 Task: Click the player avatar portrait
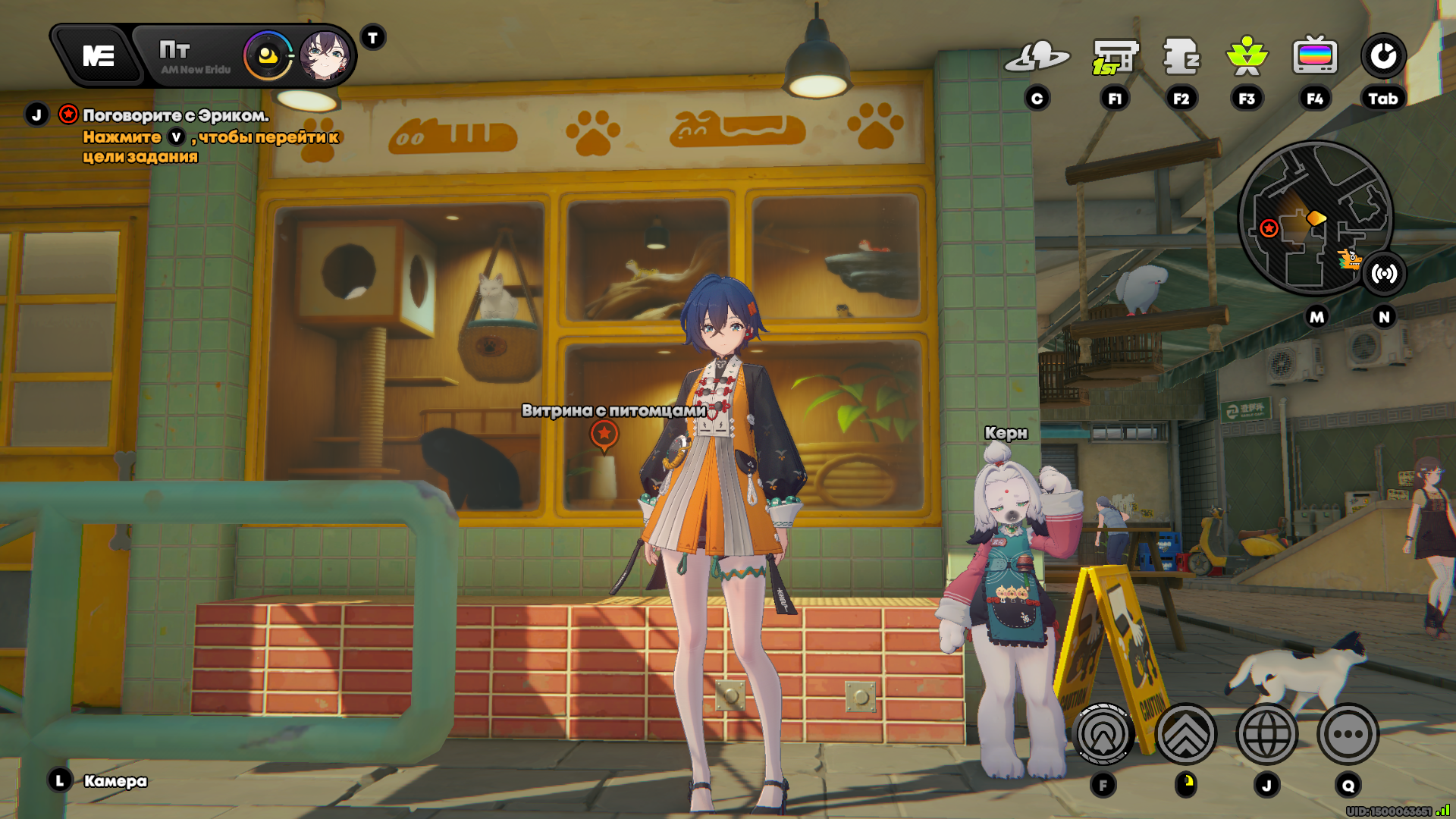(x=325, y=56)
